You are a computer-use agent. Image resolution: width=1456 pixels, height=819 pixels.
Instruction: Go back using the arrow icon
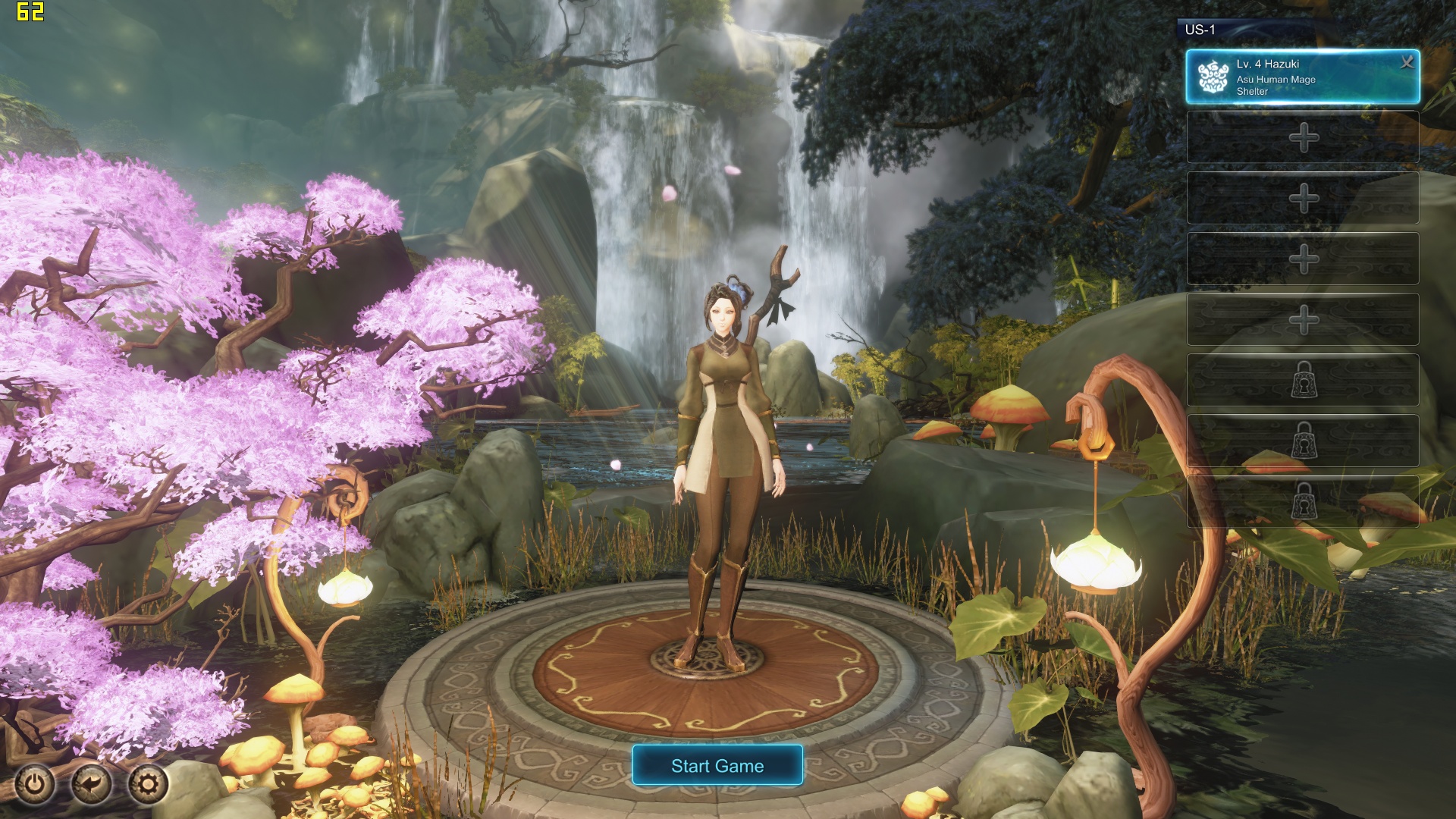(91, 783)
